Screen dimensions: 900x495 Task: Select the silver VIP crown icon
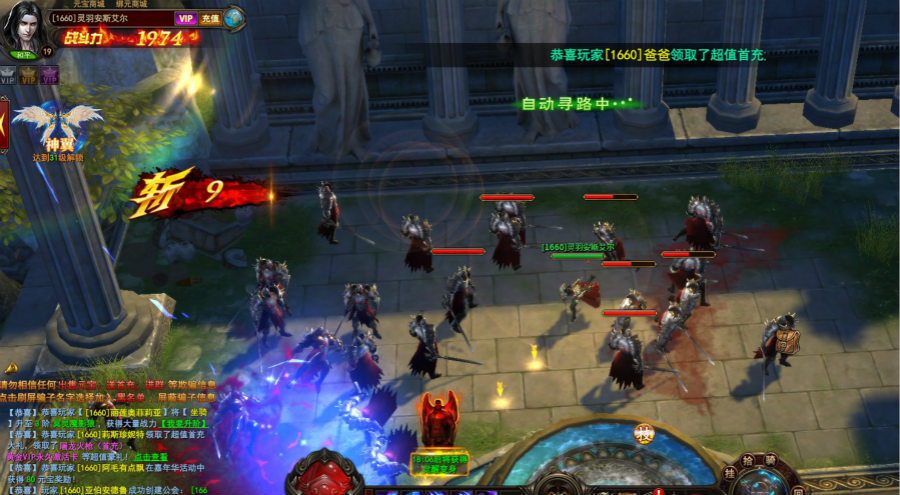[x=8, y=74]
